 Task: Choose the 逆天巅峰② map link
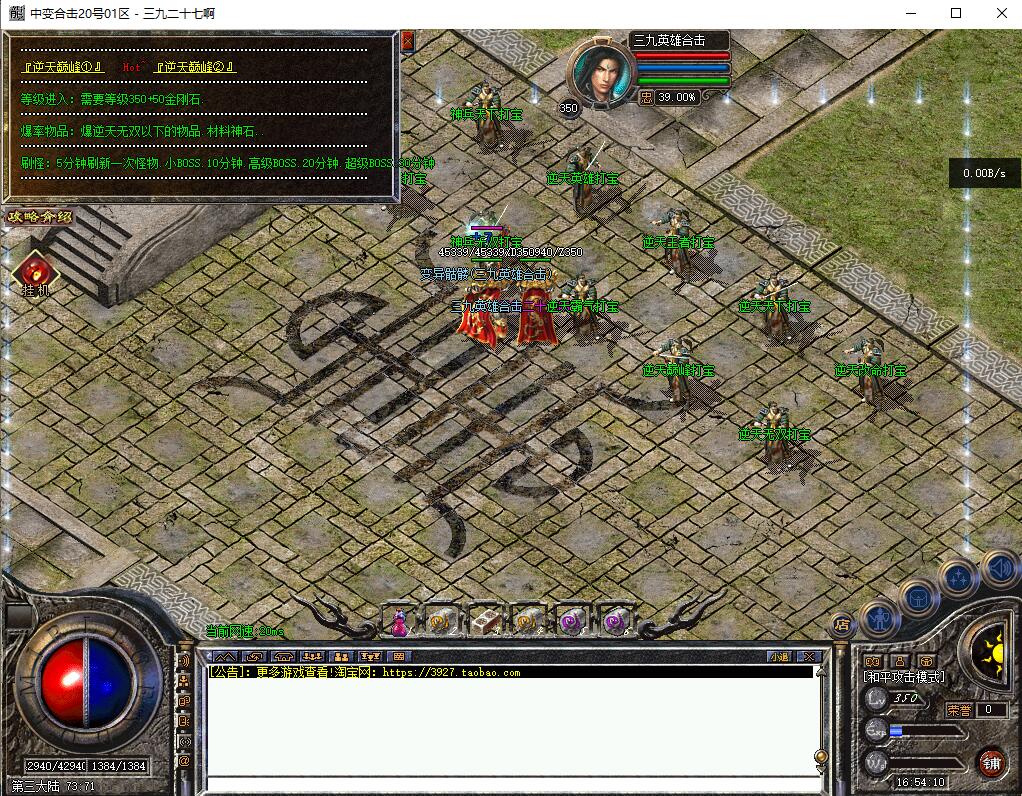tap(195, 67)
